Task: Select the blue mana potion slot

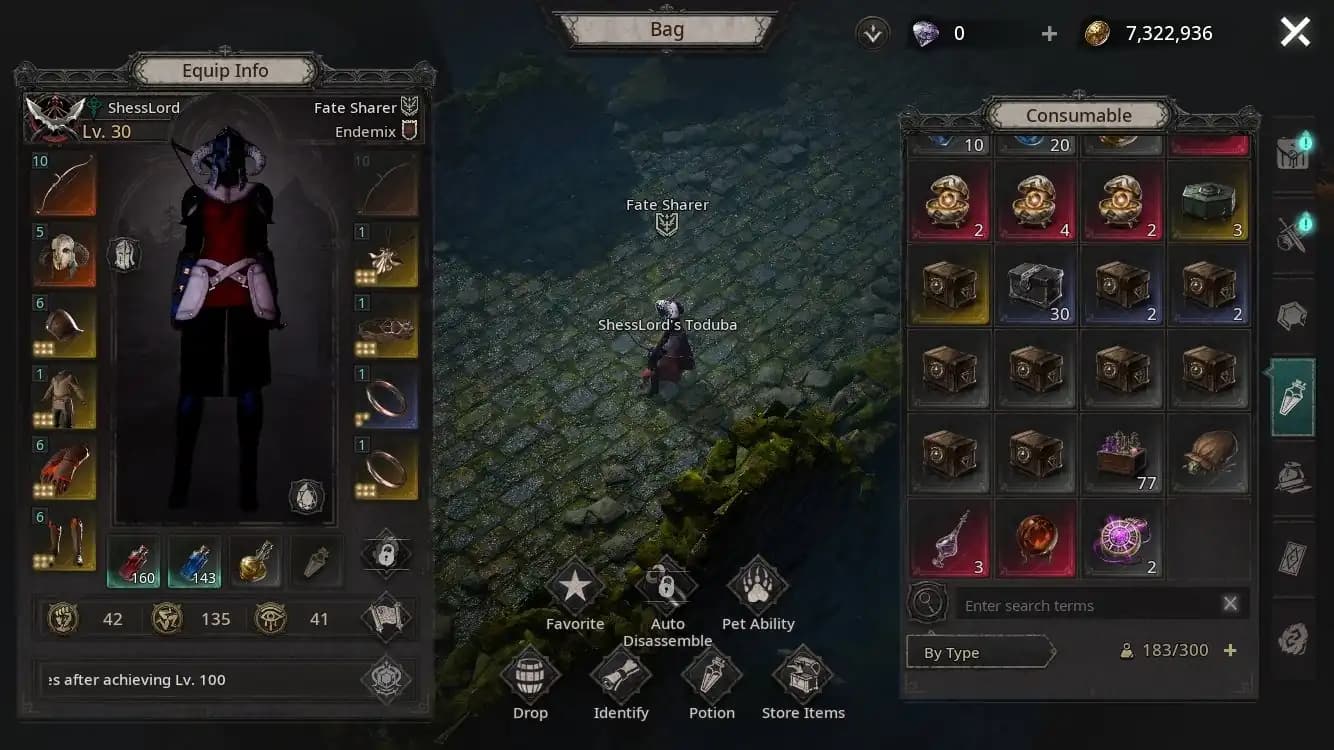Action: pos(195,561)
